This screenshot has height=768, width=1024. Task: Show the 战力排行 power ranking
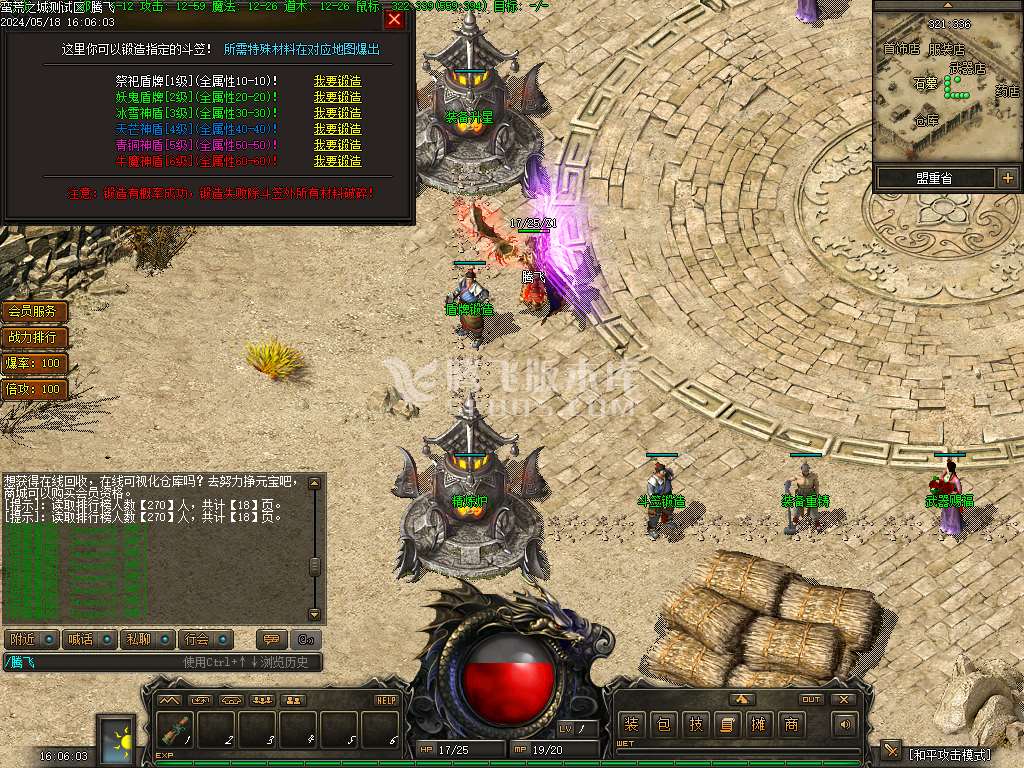33,338
